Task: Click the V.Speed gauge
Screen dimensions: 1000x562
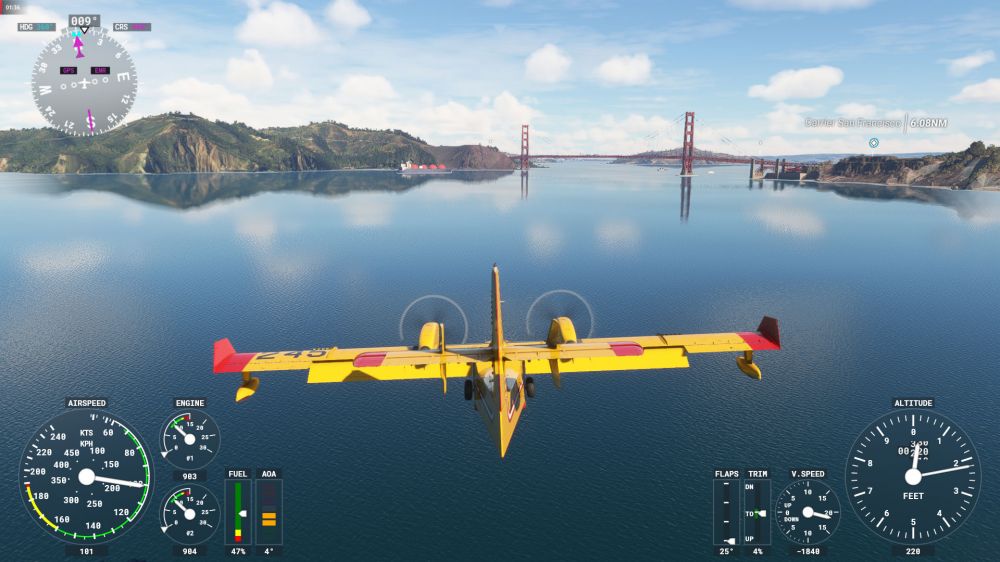Action: [x=807, y=511]
